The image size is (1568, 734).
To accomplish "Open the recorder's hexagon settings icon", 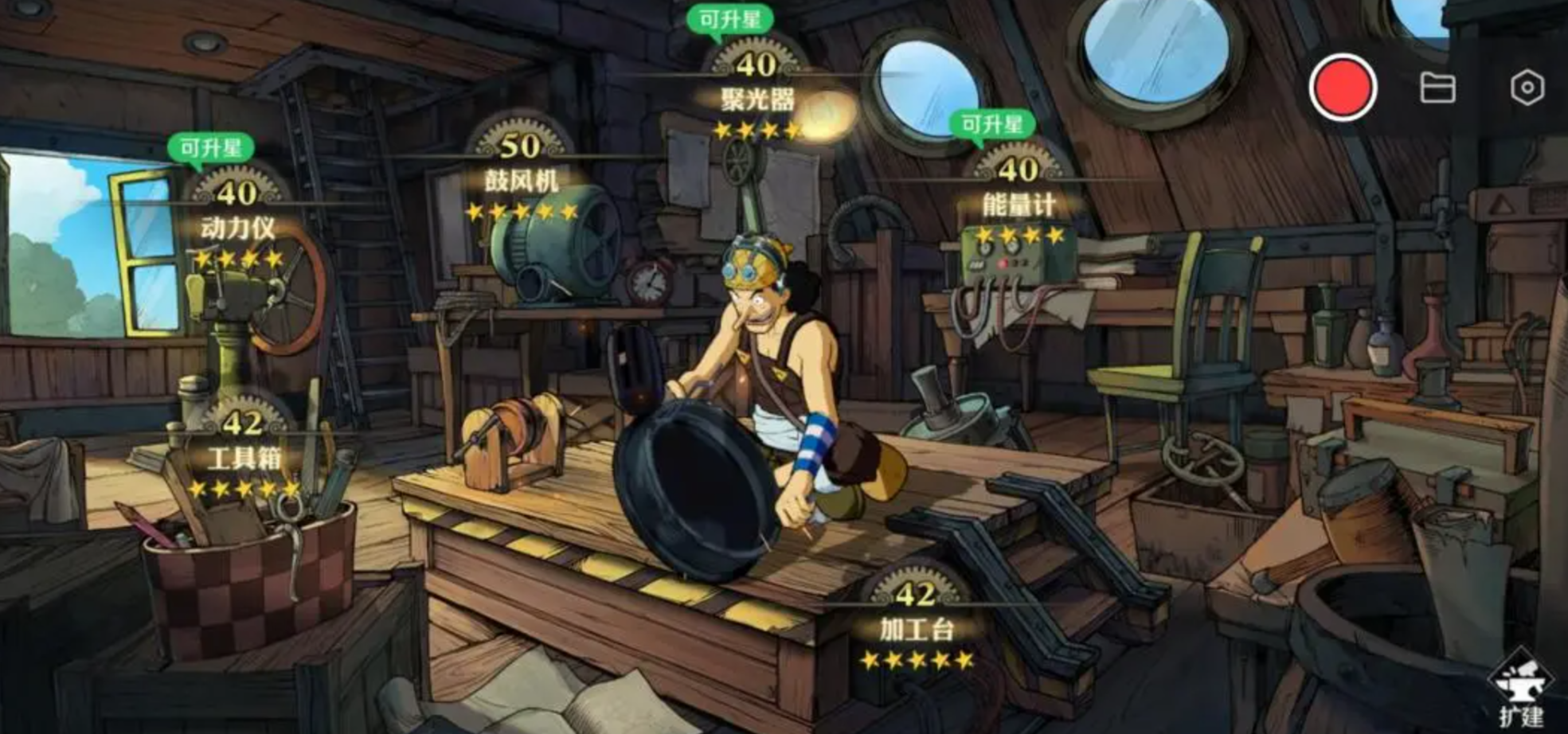I will pyautogui.click(x=1527, y=88).
